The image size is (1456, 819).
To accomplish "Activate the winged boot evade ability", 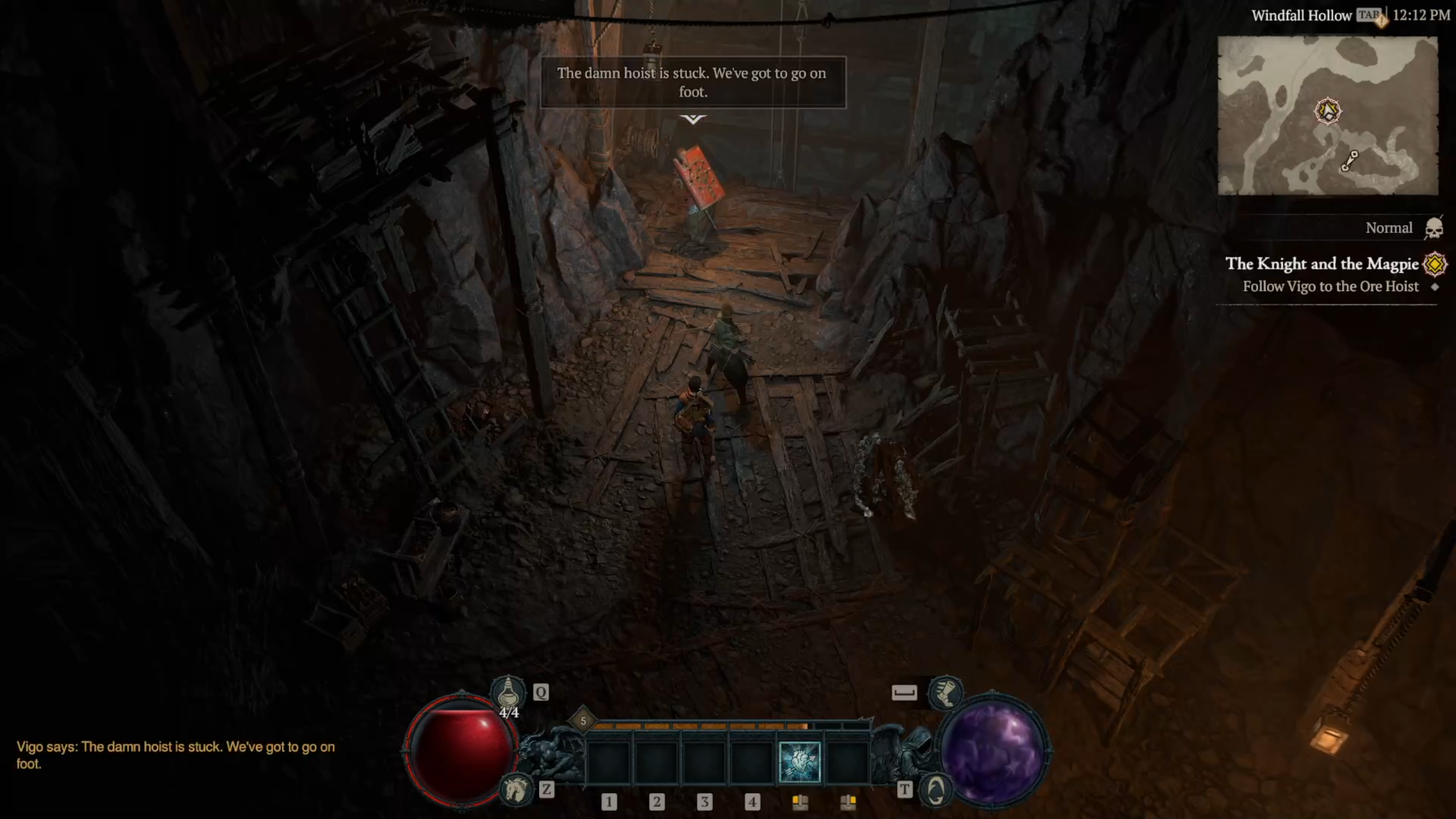I will click(945, 692).
